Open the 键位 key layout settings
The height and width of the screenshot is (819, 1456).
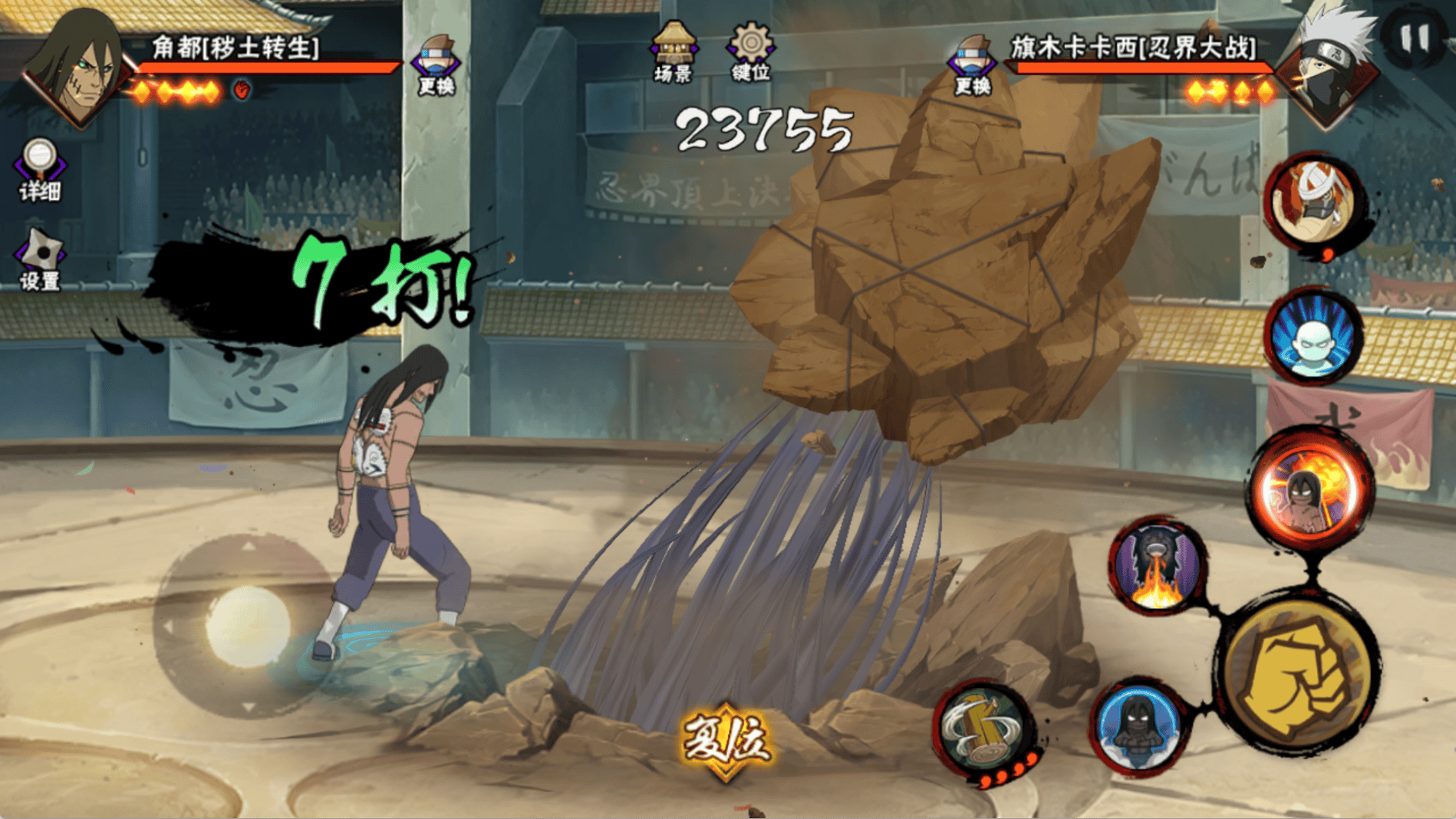point(750,51)
